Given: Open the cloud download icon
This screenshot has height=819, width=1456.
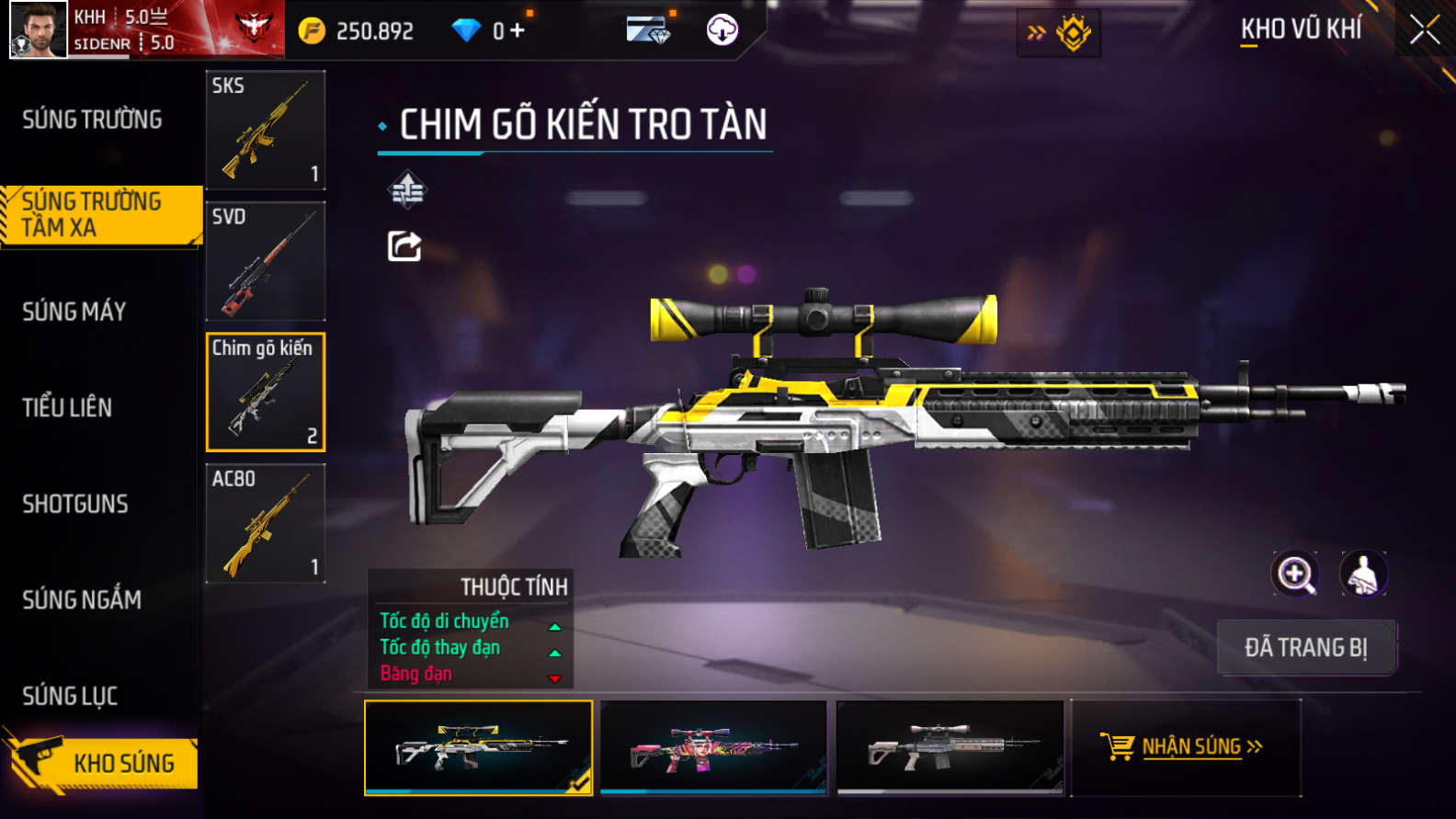Looking at the screenshot, I should point(722,30).
